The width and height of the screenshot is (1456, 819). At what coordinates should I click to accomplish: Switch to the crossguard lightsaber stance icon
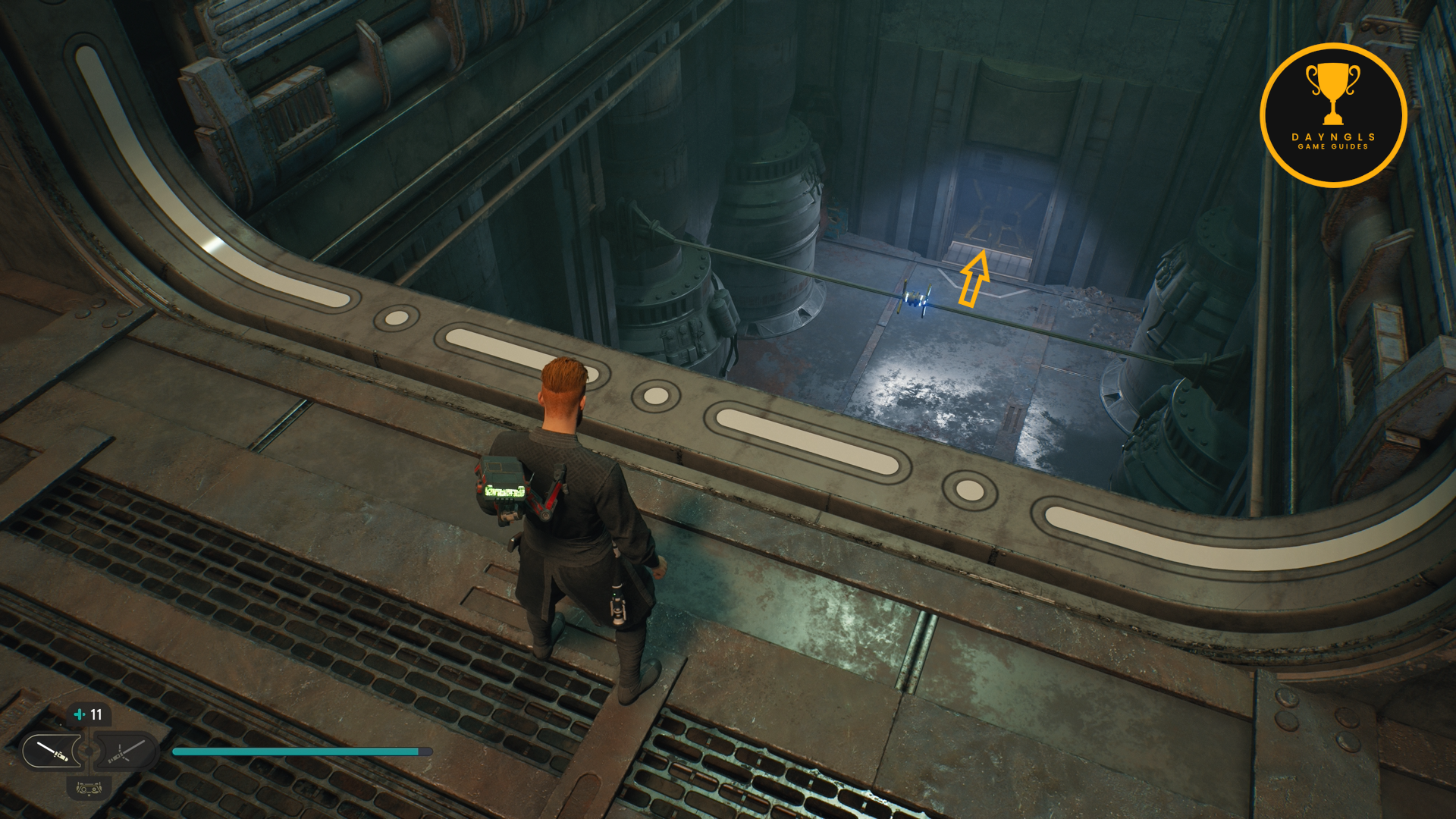124,751
